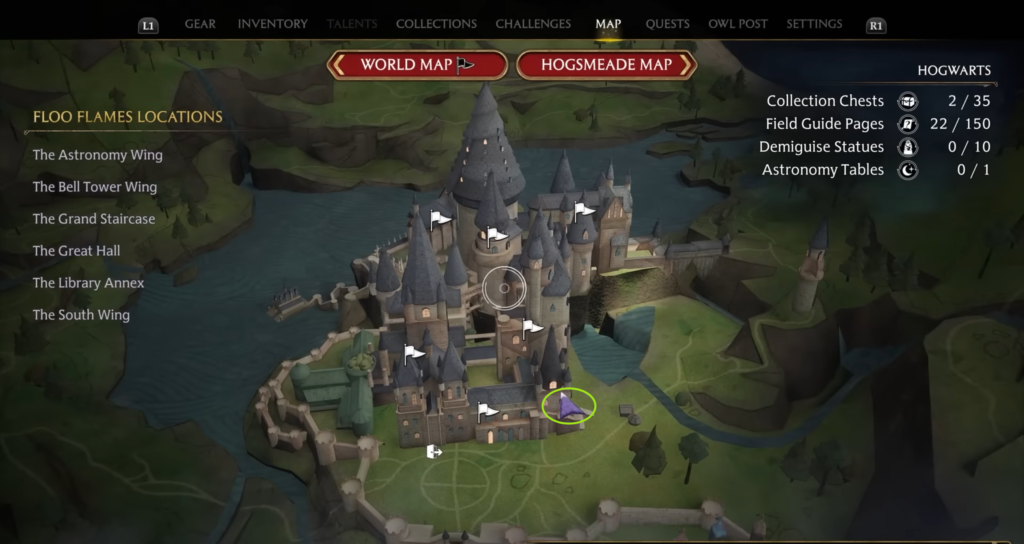Switch to the World Map
Viewport: 1024px width, 544px height.
pyautogui.click(x=417, y=65)
